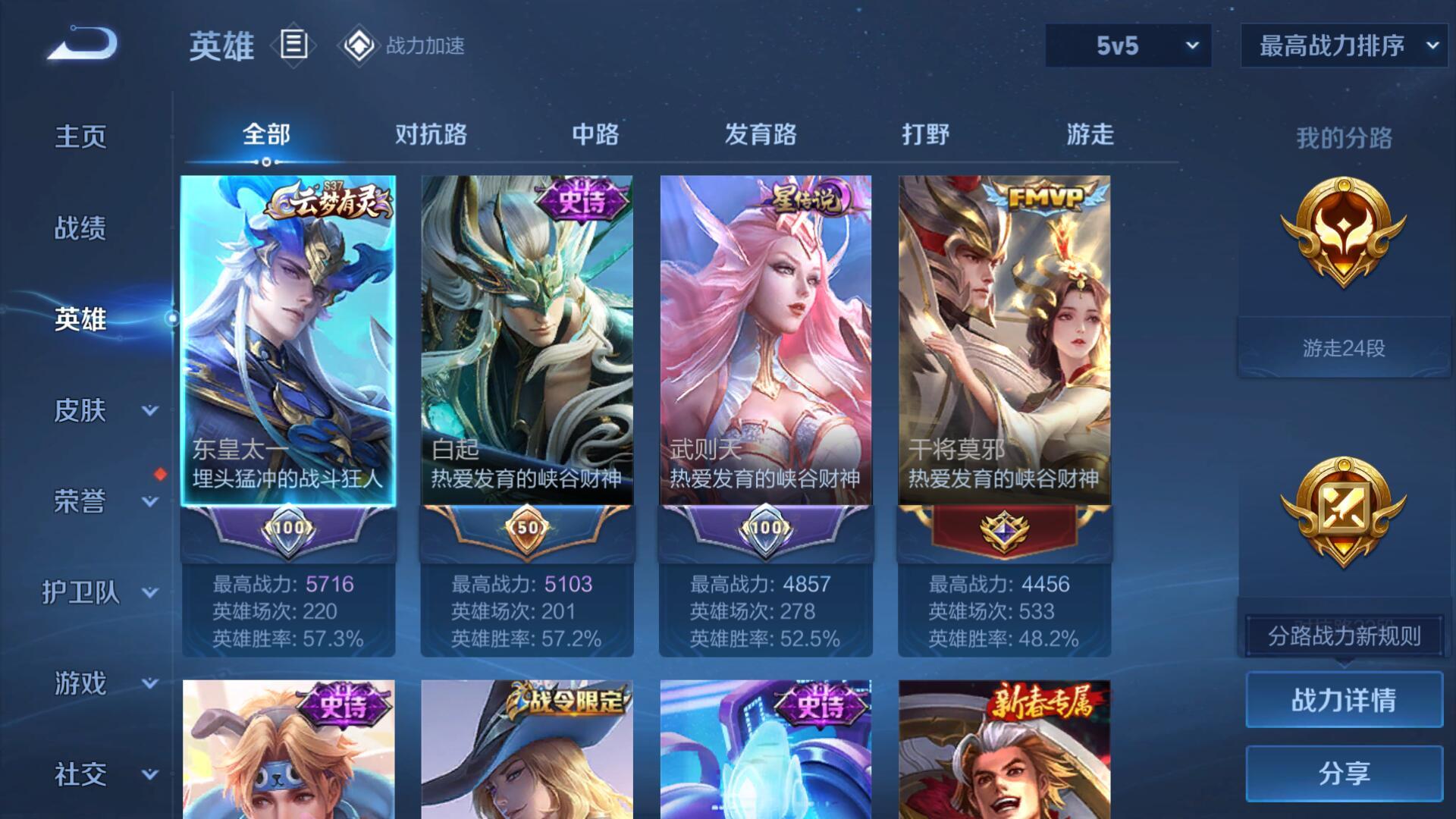View the 武则天 hero card
The height and width of the screenshot is (819, 1456).
766,341
